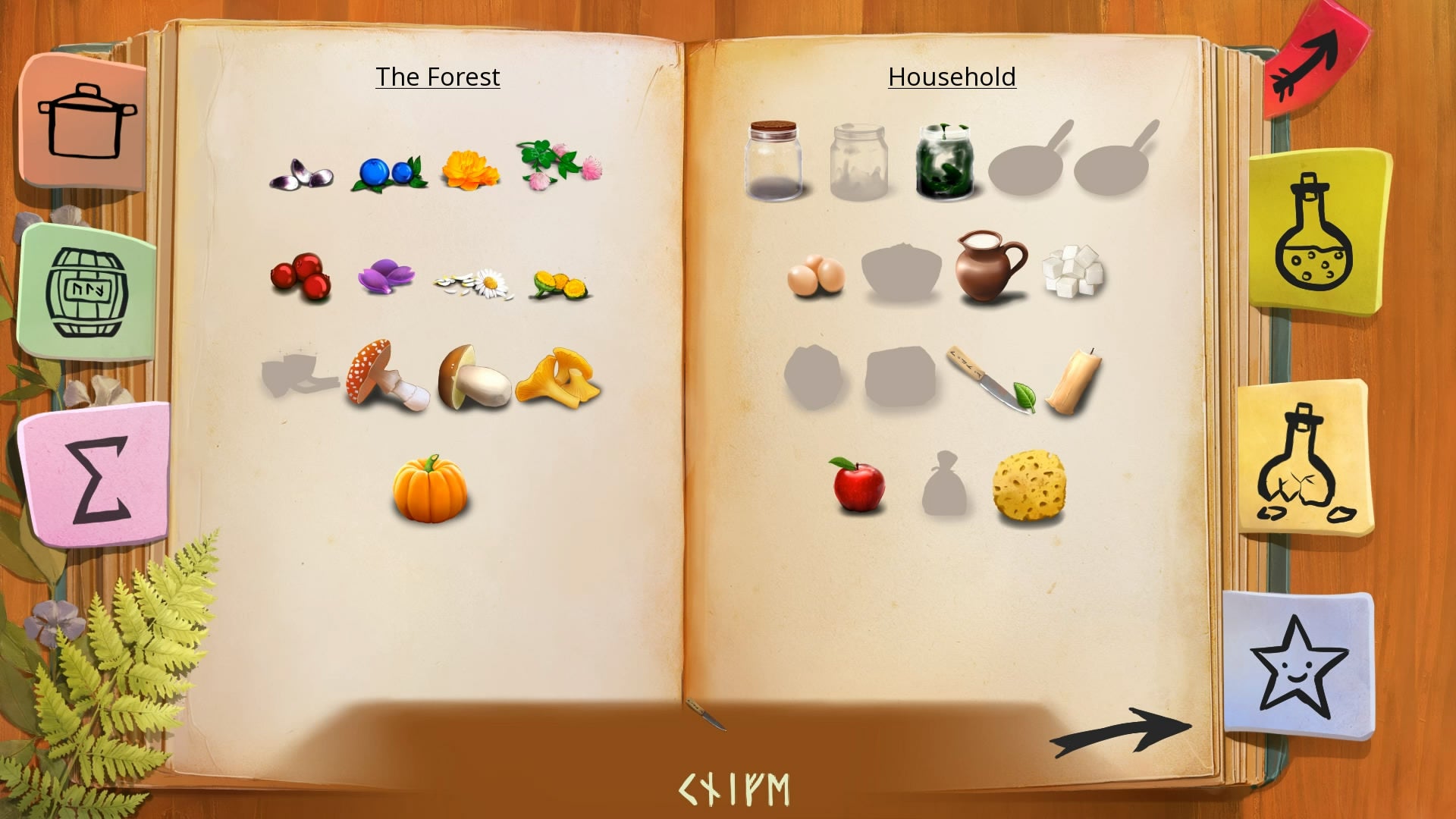
Task: Open the smiling star tab
Action: click(1298, 665)
